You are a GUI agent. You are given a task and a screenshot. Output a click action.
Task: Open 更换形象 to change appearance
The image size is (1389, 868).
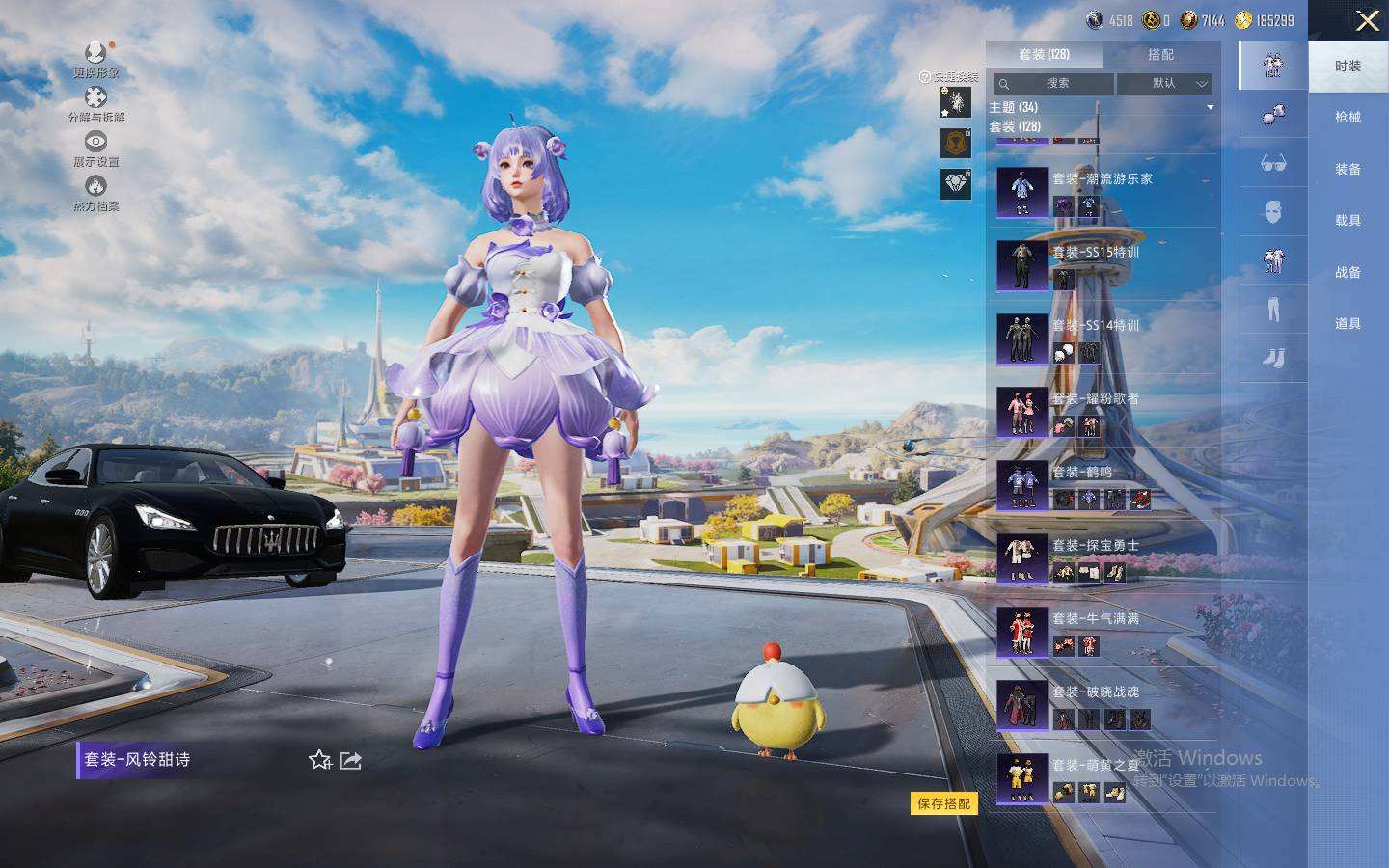(95, 59)
